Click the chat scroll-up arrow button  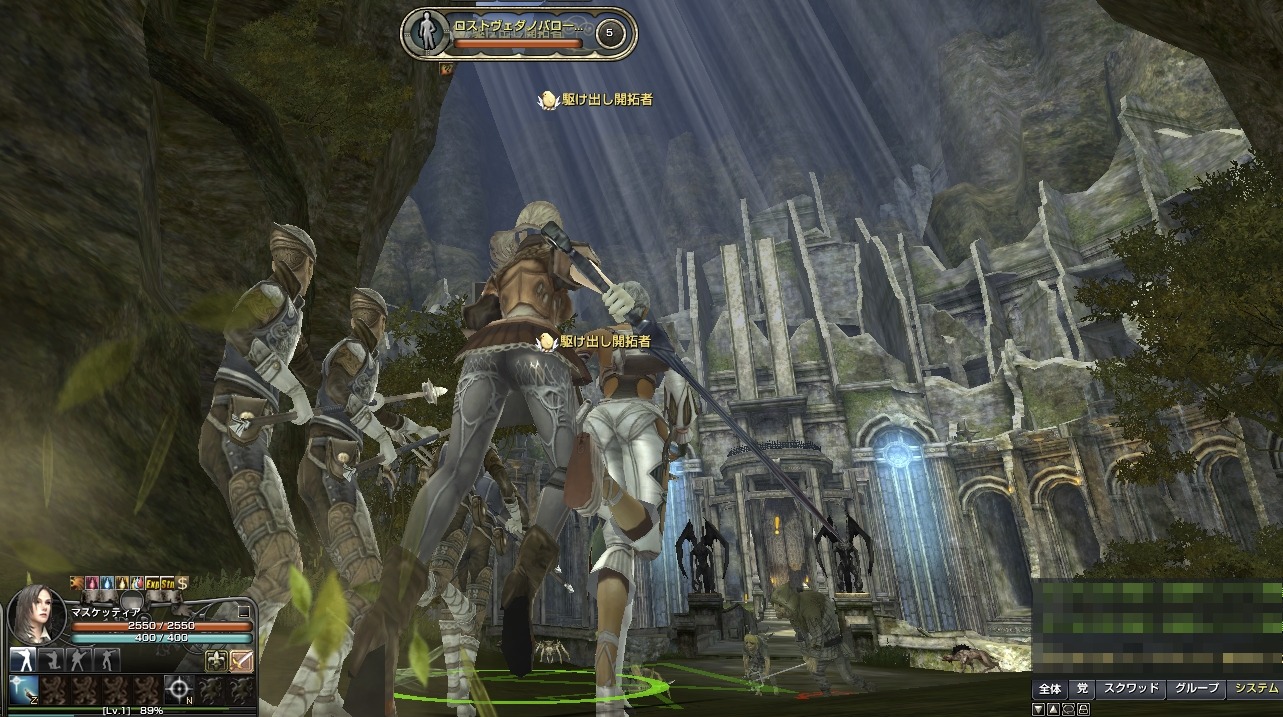[1053, 709]
